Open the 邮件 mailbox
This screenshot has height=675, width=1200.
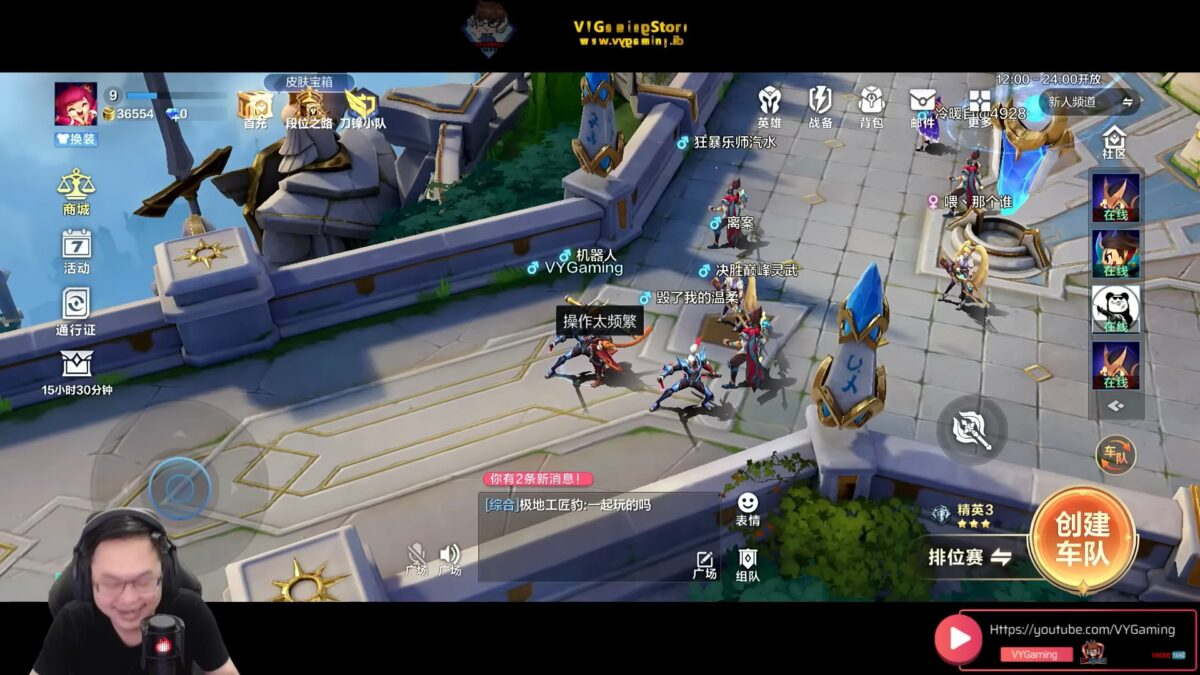[x=922, y=106]
